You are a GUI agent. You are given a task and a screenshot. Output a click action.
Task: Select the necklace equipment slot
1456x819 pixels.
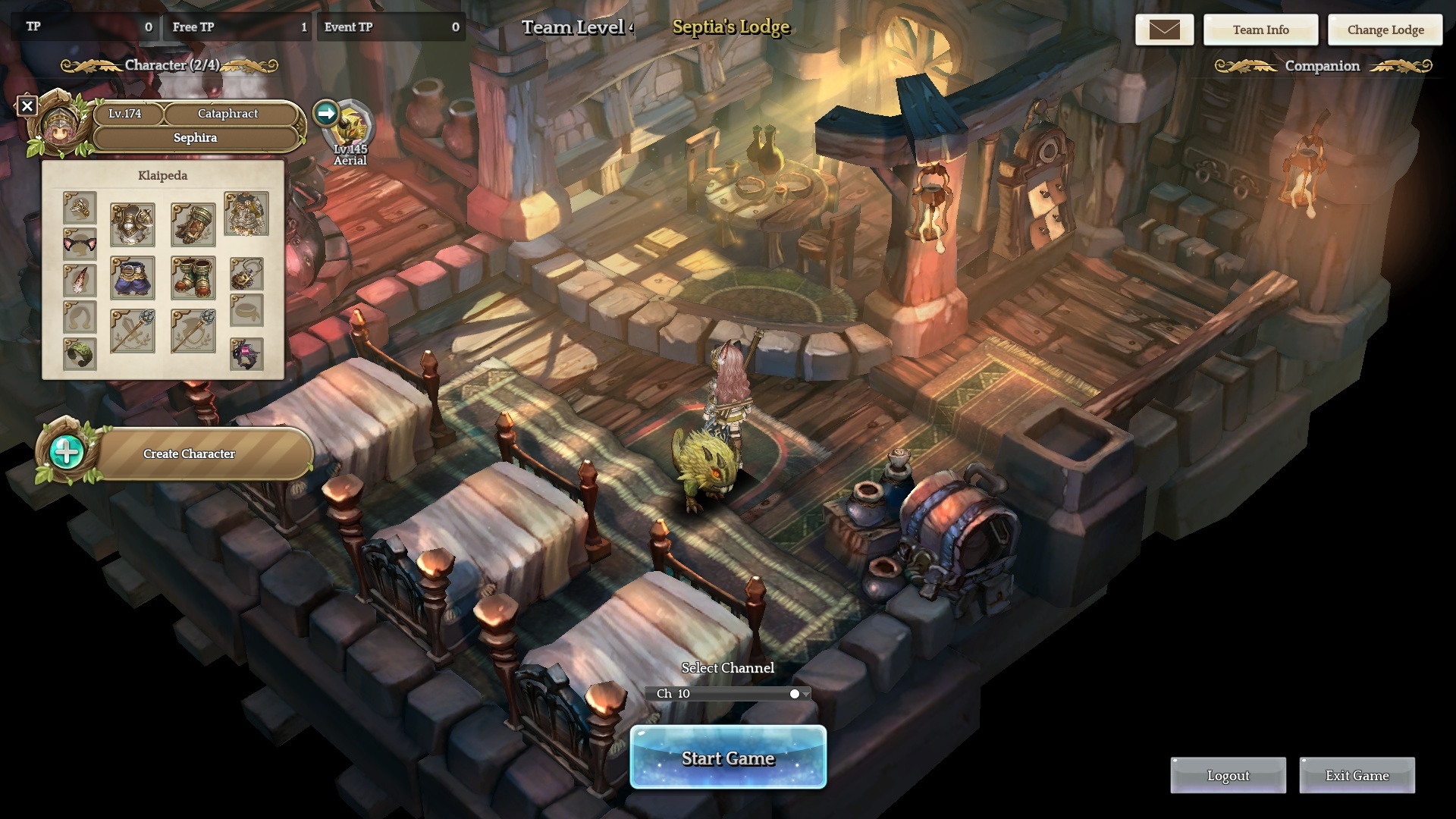[x=246, y=273]
